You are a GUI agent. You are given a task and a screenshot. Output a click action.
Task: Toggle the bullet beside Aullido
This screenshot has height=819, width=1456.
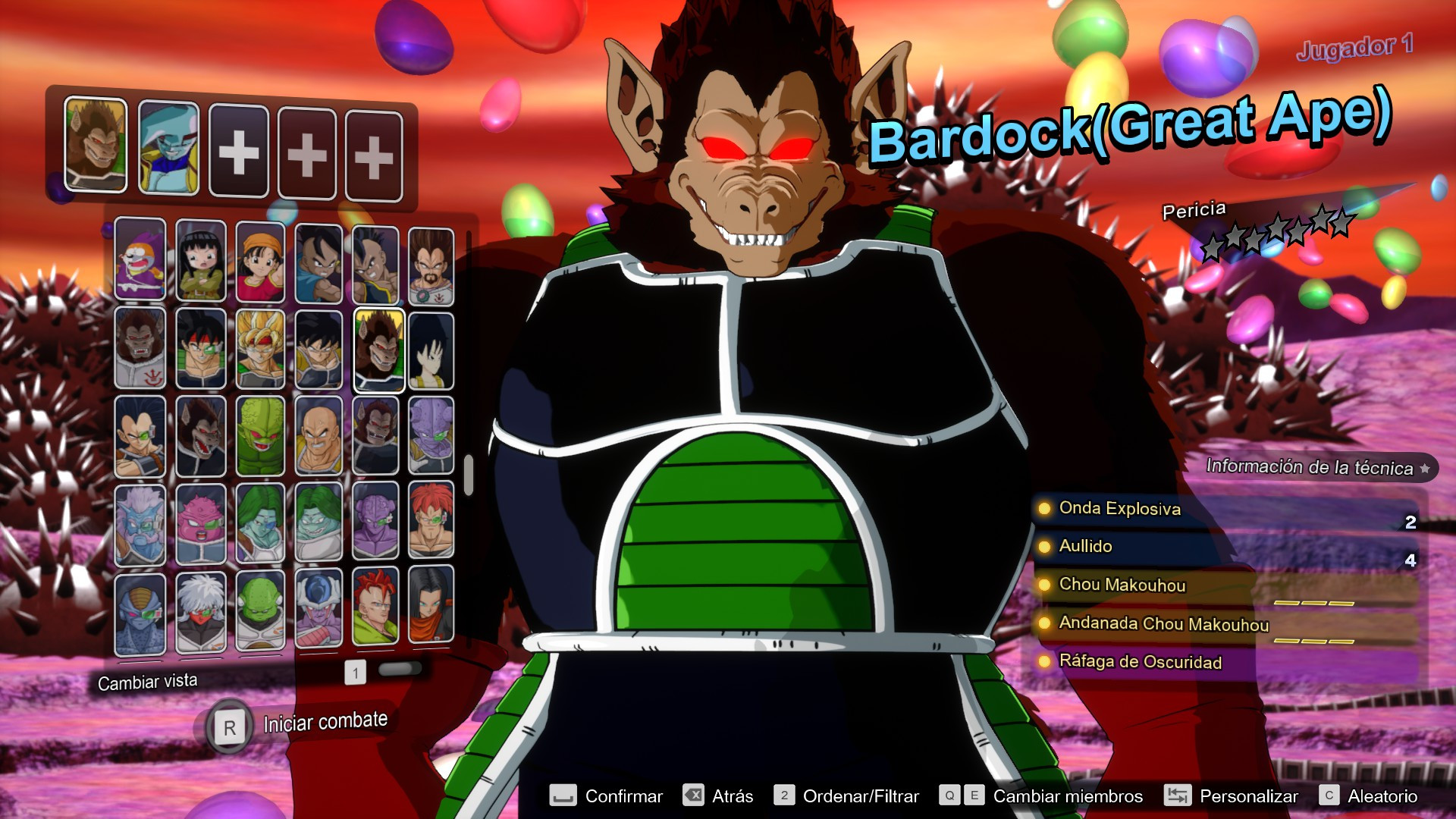point(1046,547)
